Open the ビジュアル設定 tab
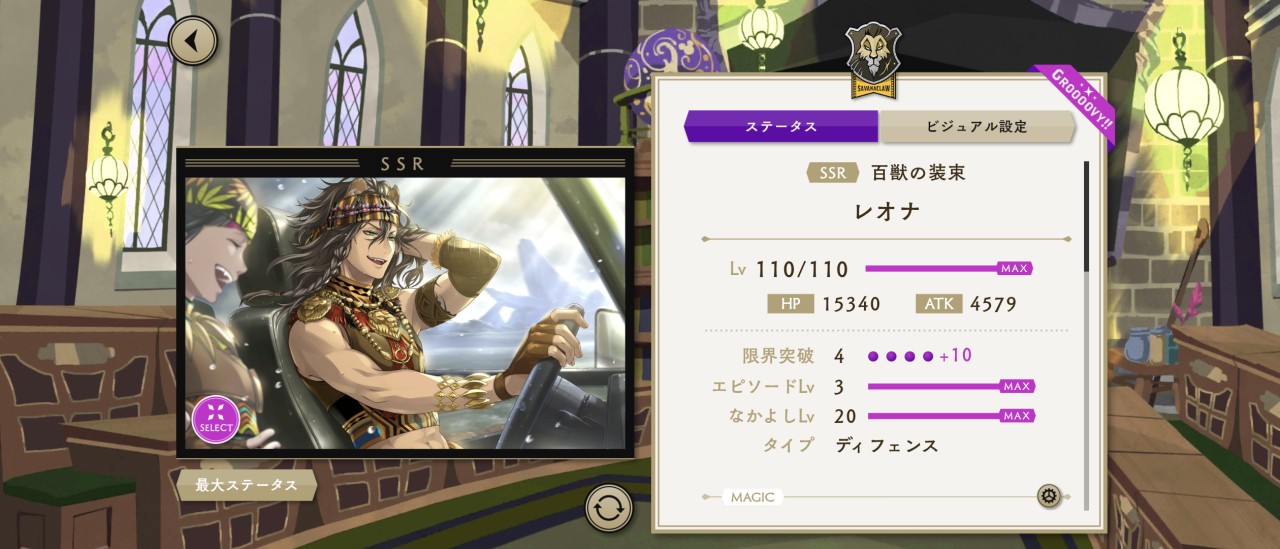Screen dimensions: 1280x549 [975, 127]
